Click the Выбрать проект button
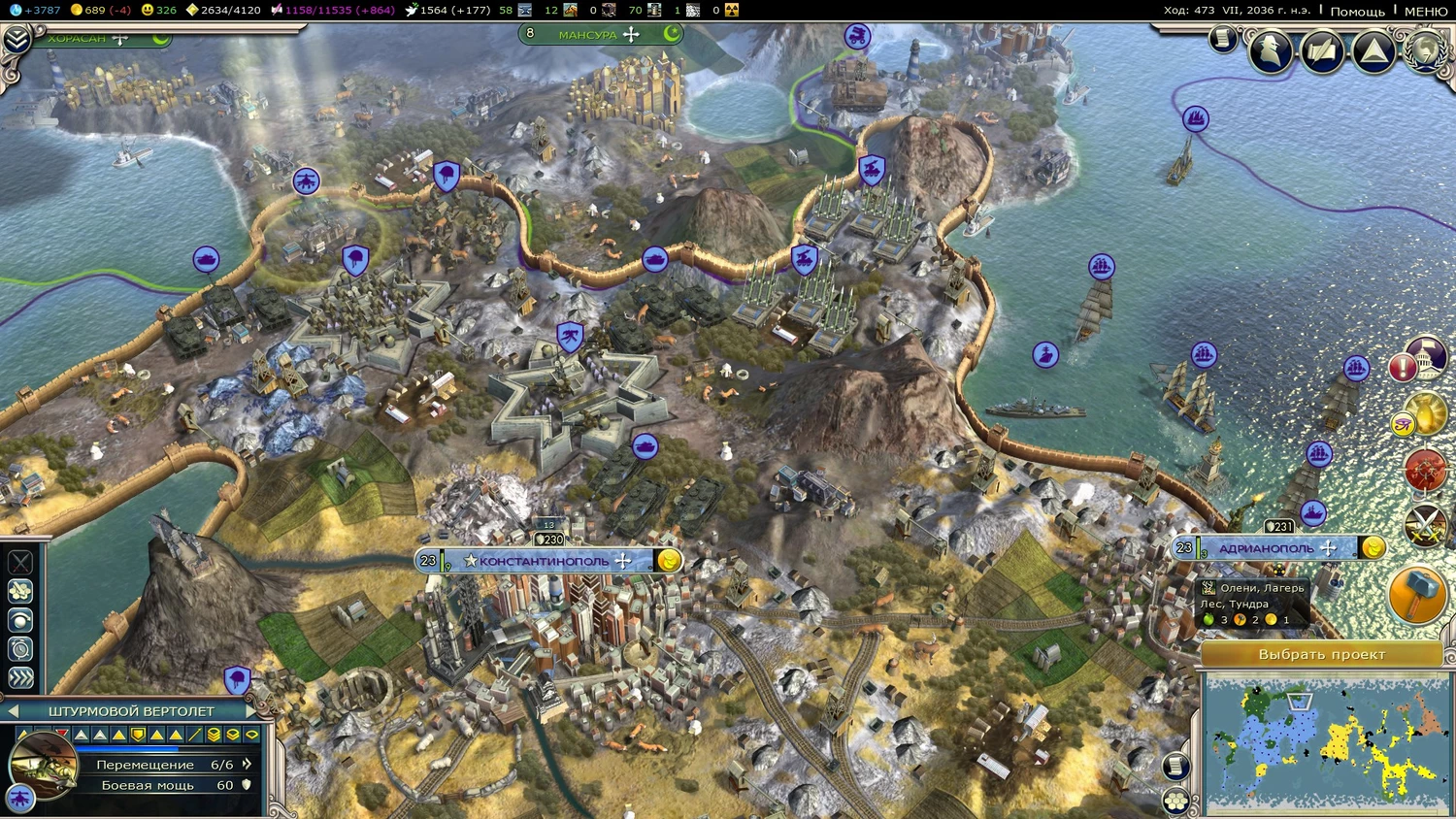Viewport: 1456px width, 819px height. 1321,654
